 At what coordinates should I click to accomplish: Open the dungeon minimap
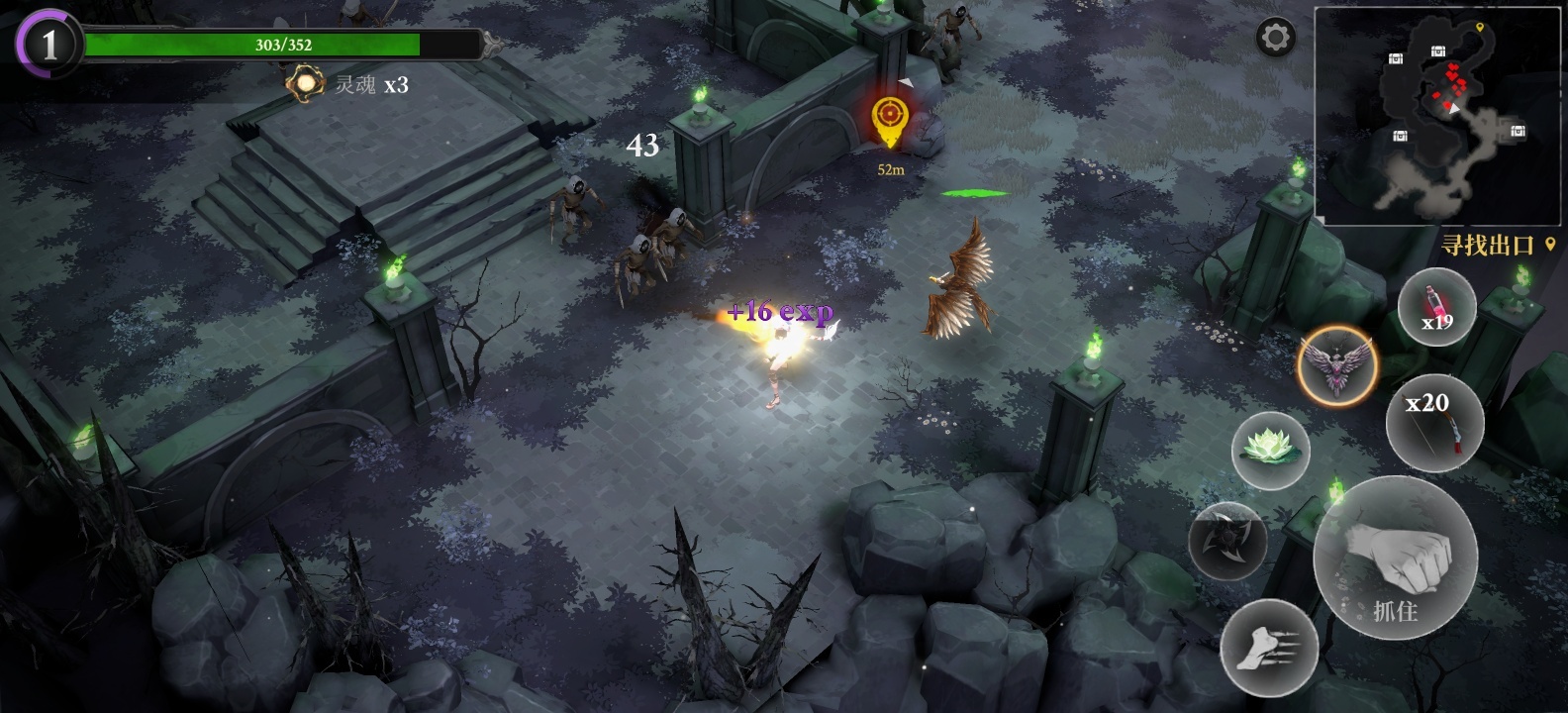[1439, 114]
